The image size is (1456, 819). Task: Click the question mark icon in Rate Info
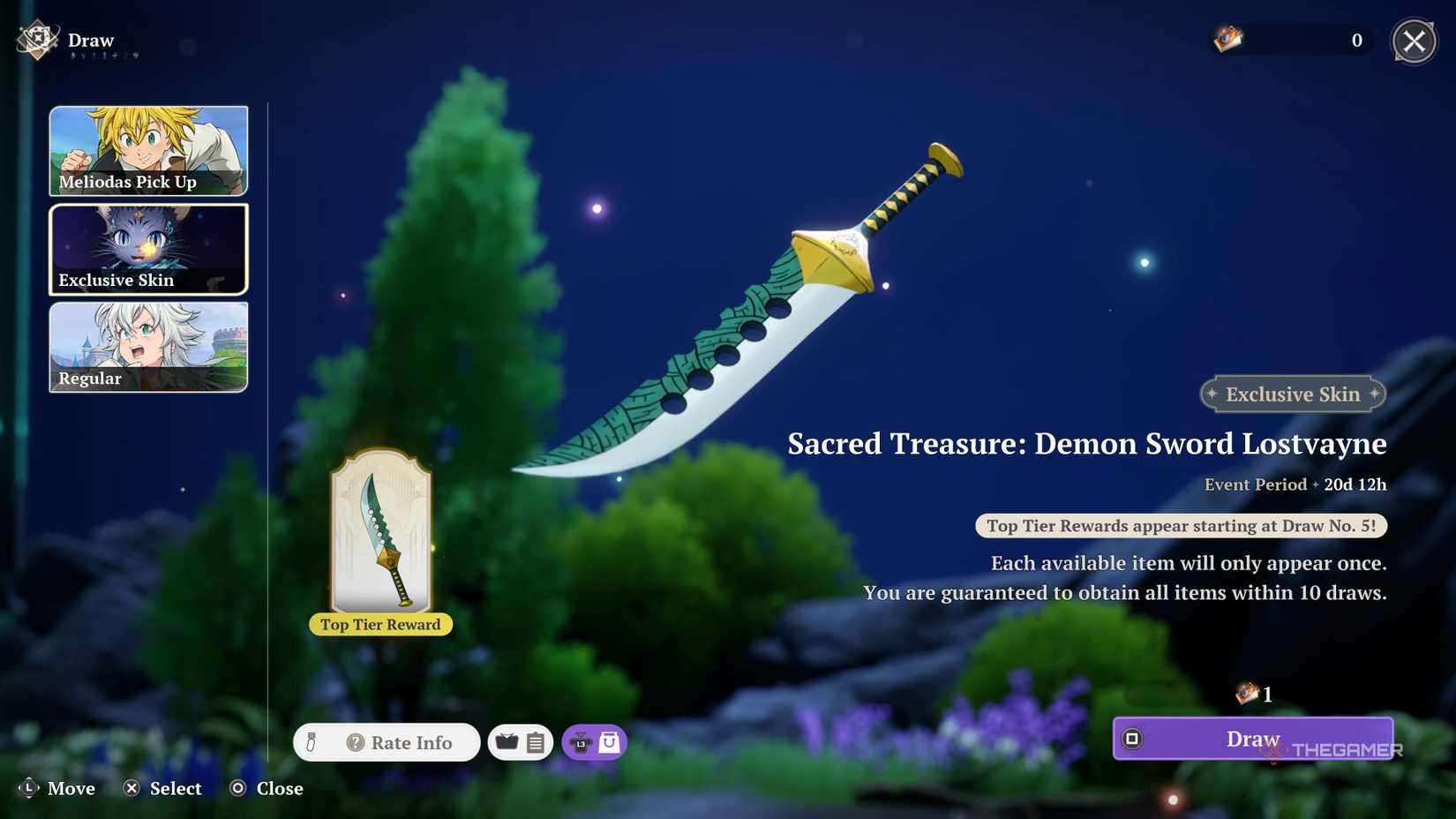click(x=355, y=742)
